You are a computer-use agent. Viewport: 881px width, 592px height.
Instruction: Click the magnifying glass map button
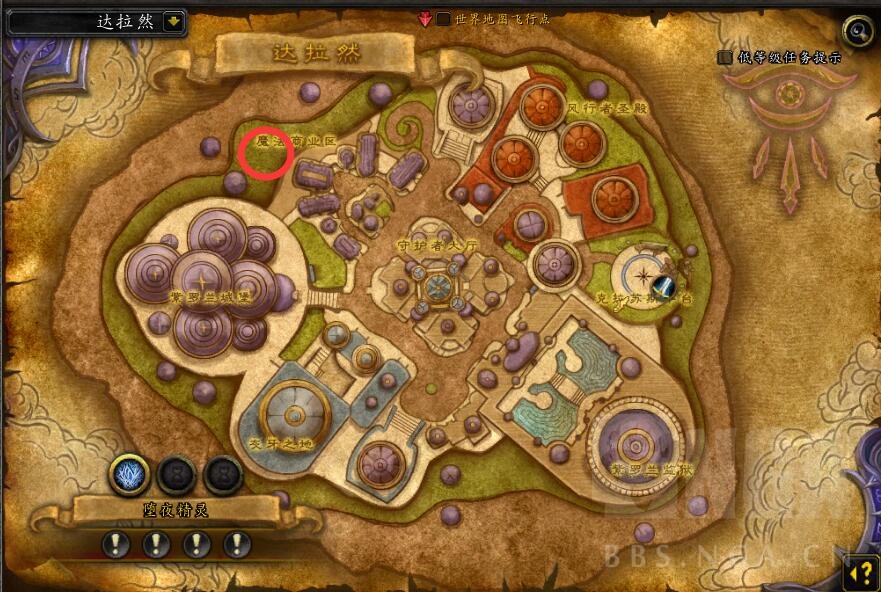pyautogui.click(x=857, y=30)
